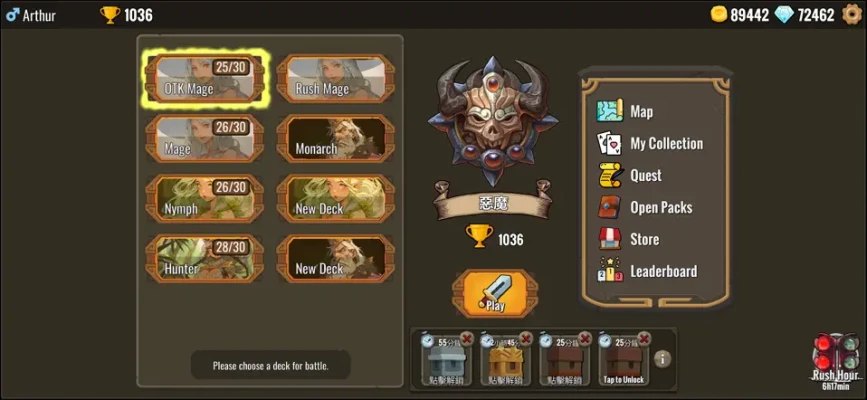Open the Open Packs menu entry
Screen dimensions: 867x400
coord(660,207)
